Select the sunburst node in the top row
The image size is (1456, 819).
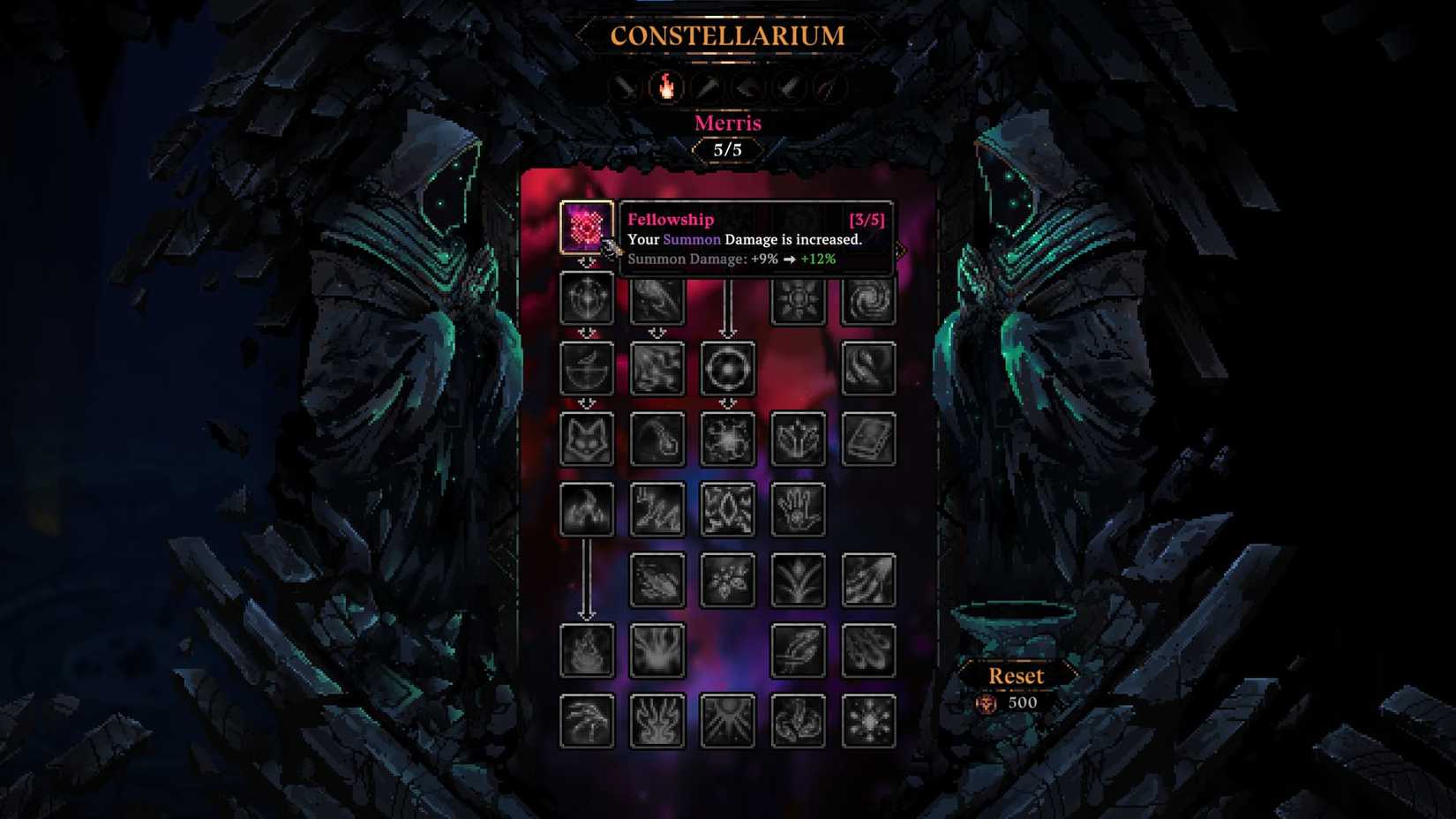tap(799, 297)
